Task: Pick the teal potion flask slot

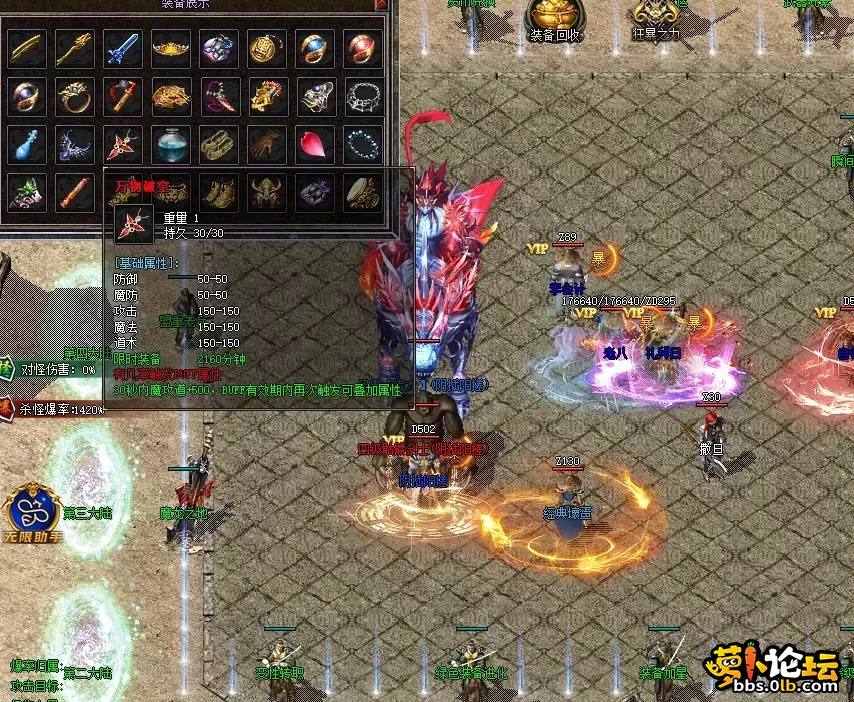Action: pos(171,144)
